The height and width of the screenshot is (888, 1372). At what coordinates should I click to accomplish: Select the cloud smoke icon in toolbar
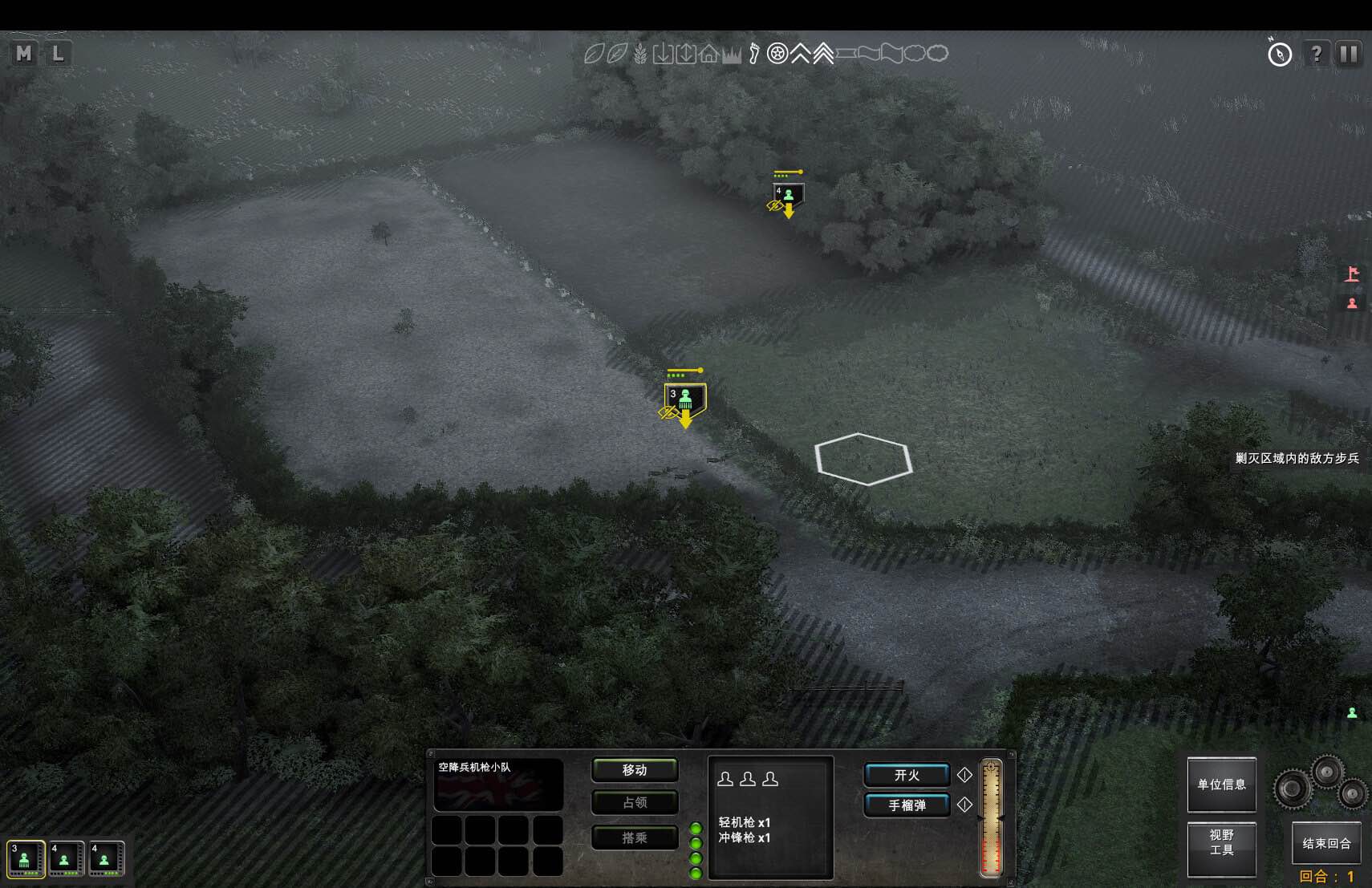915,54
